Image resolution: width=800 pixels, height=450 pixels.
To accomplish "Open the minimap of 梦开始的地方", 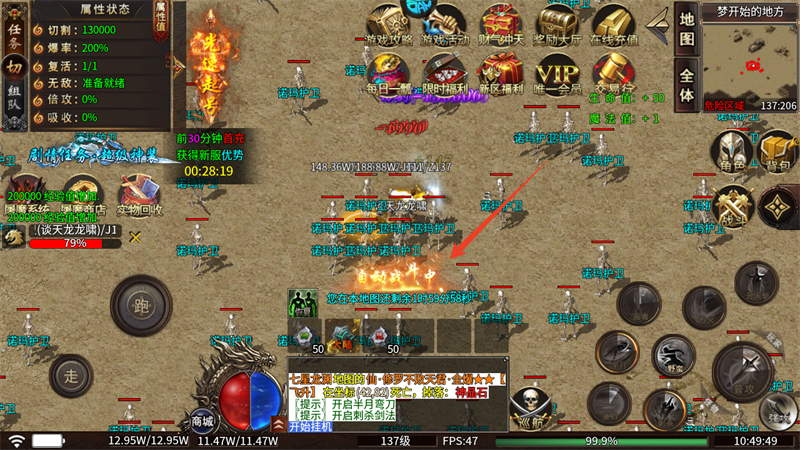I will [750, 62].
